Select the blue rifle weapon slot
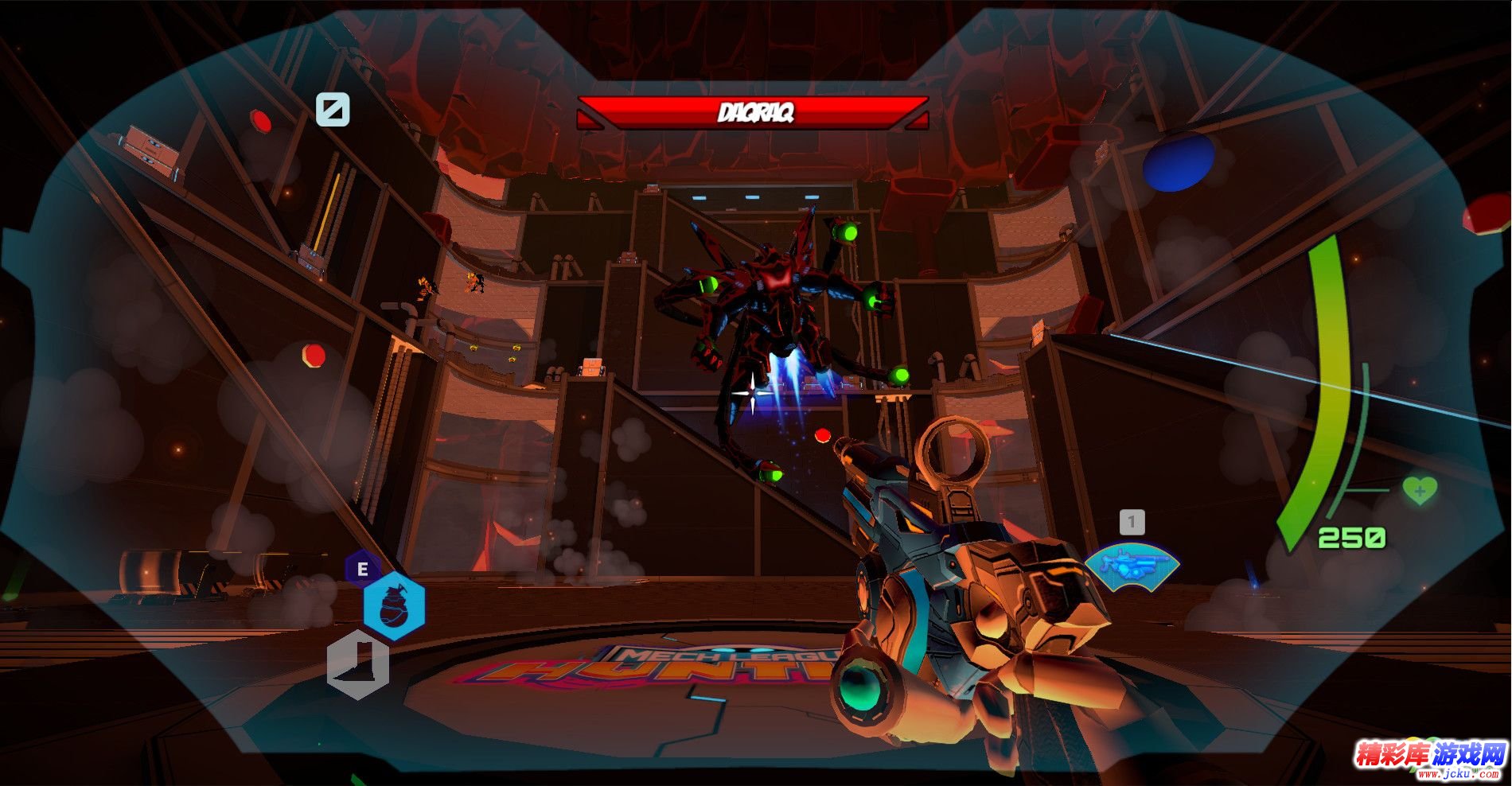Viewport: 1512px width, 786px height. pos(1132,566)
